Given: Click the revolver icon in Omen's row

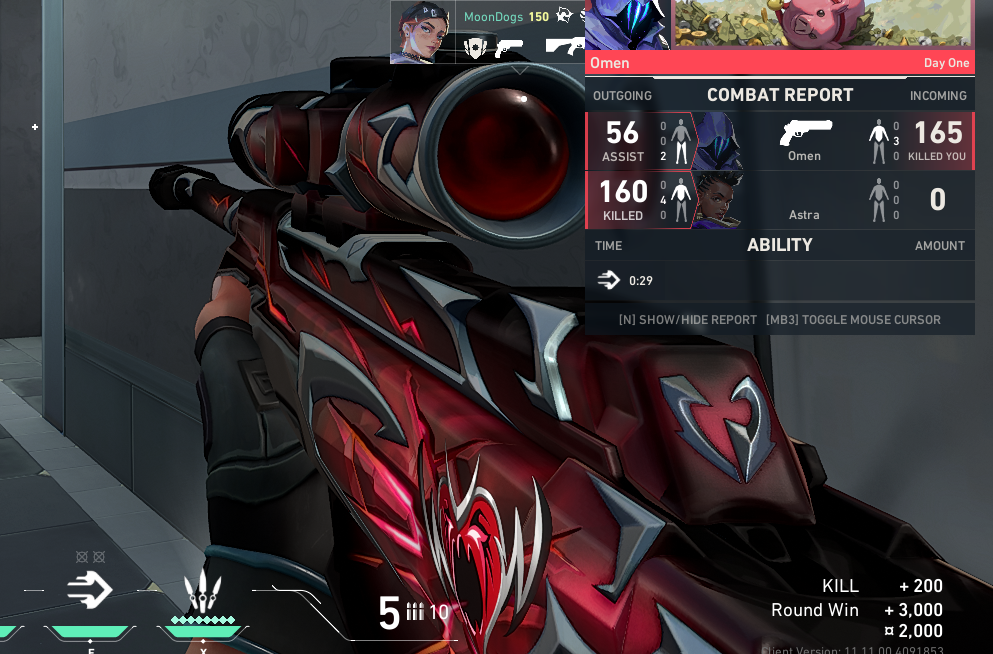Looking at the screenshot, I should click(x=805, y=131).
